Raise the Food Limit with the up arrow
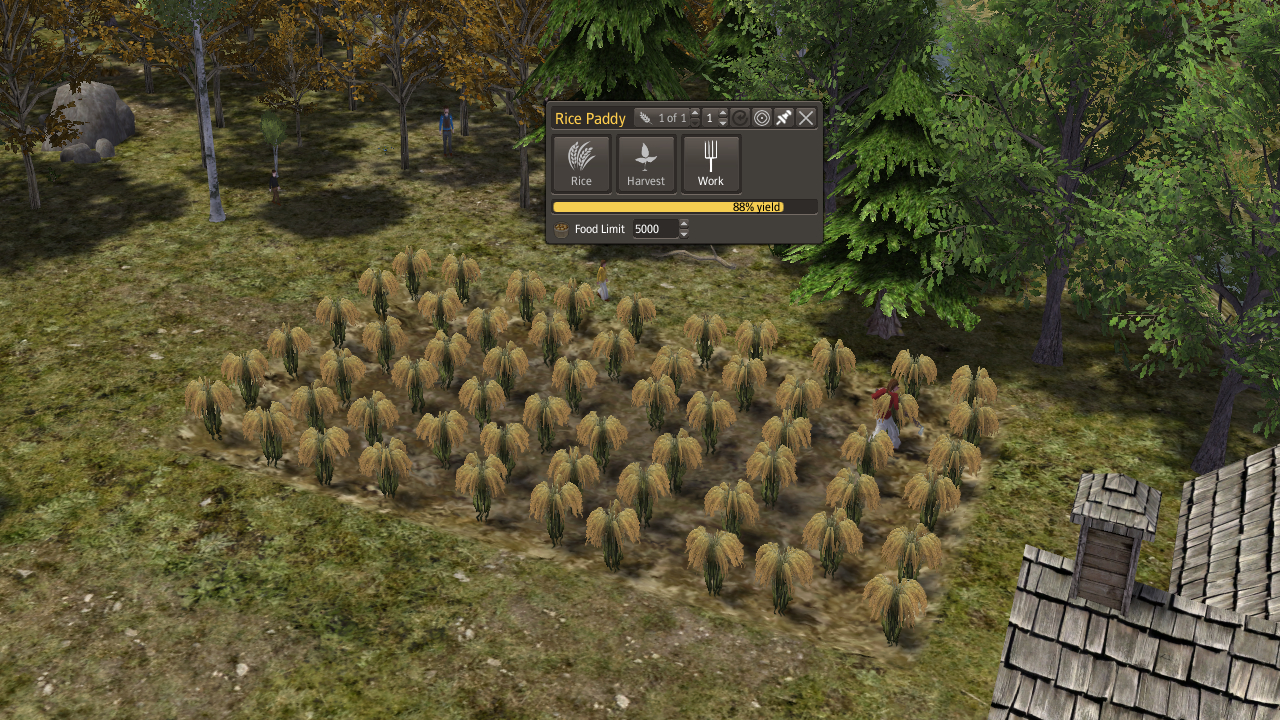Image resolution: width=1280 pixels, height=720 pixels. tap(684, 224)
